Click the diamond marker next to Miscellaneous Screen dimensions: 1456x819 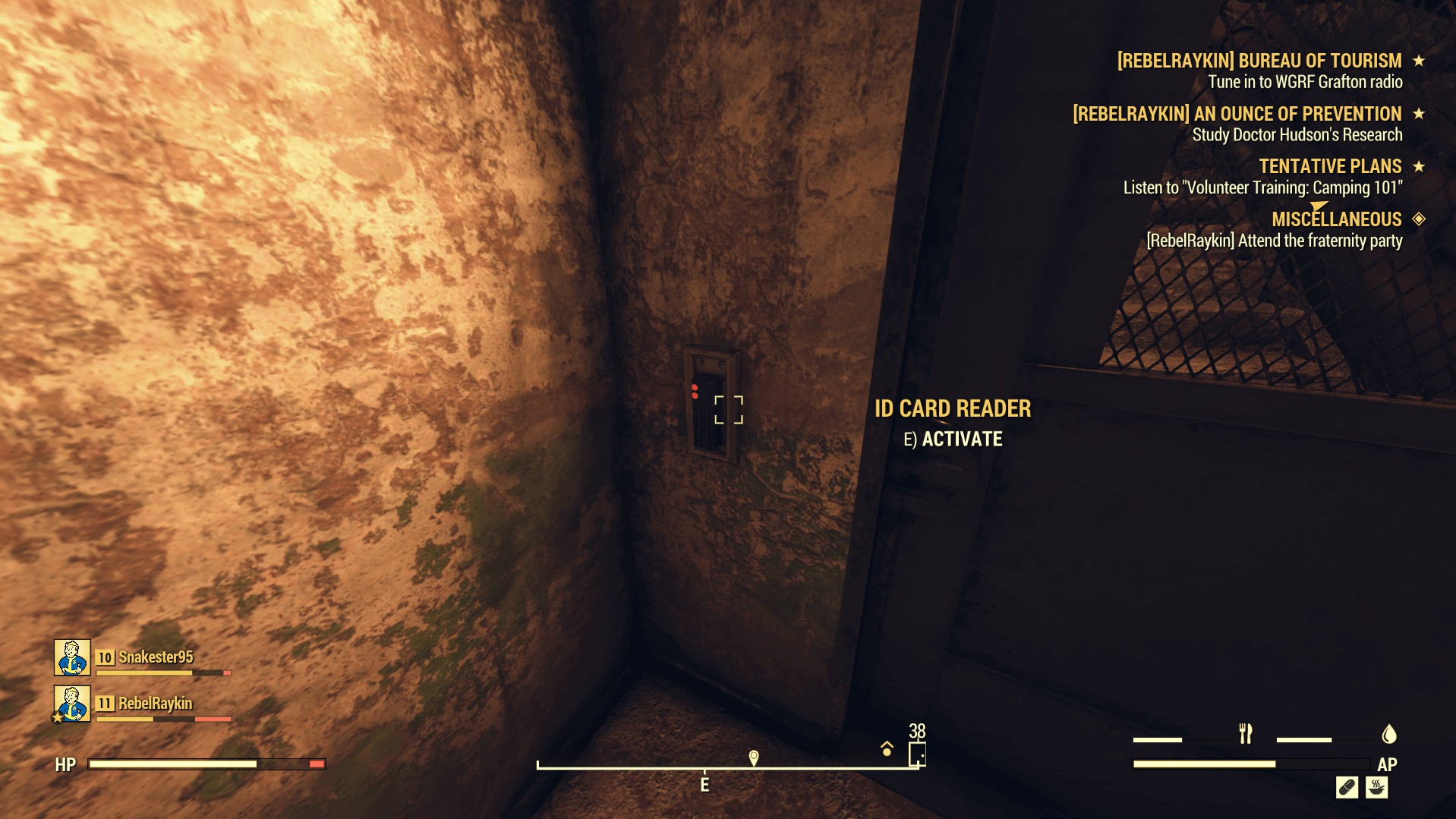click(1418, 219)
